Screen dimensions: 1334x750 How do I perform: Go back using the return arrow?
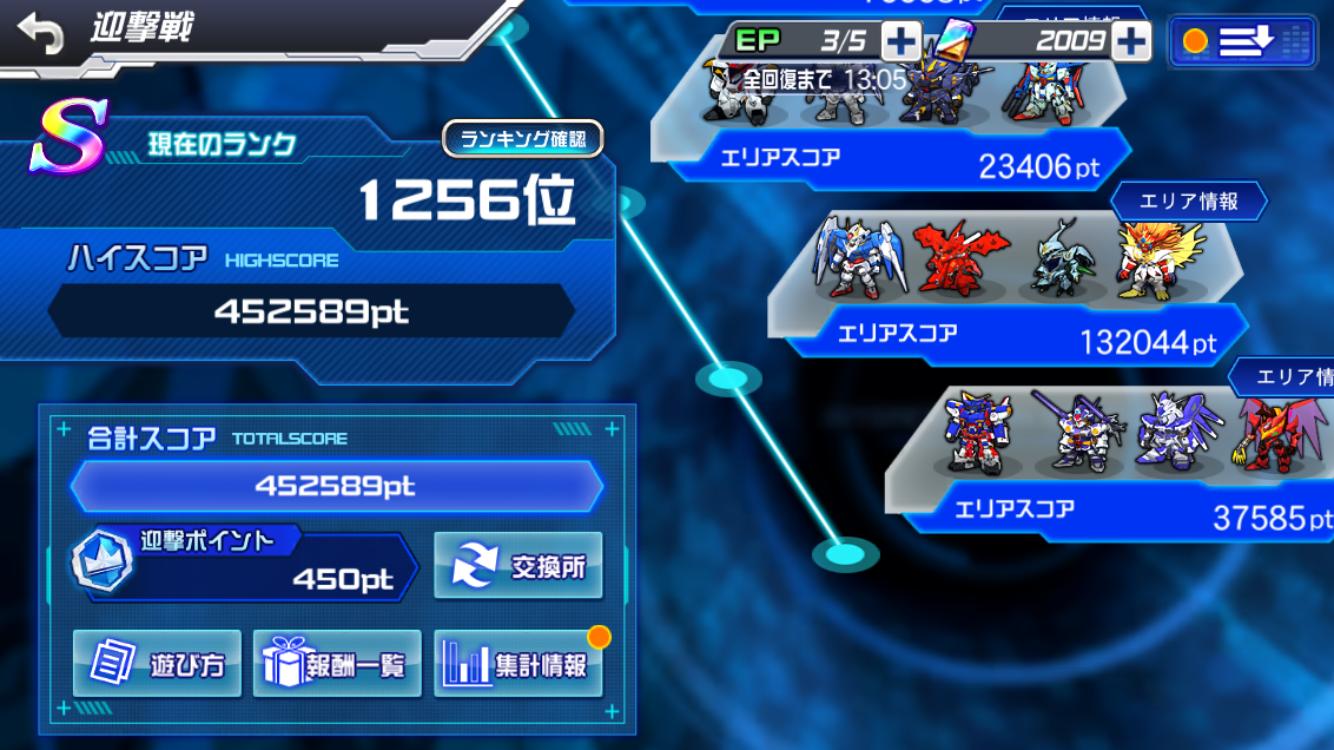click(40, 33)
